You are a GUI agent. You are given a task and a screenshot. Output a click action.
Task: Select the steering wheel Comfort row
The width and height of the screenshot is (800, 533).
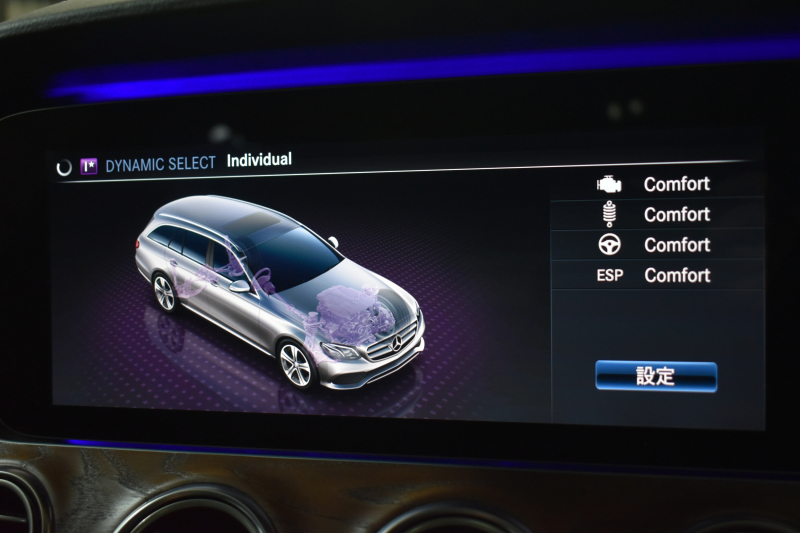tap(655, 245)
